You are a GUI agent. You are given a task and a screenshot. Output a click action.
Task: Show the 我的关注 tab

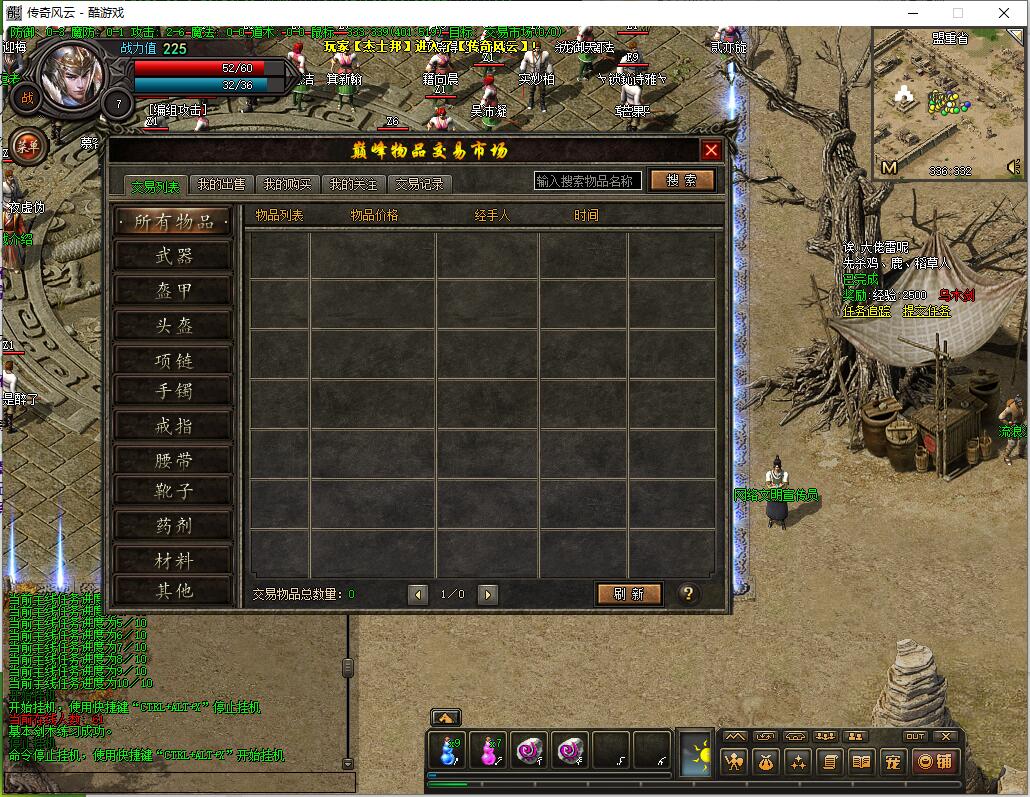pyautogui.click(x=354, y=185)
